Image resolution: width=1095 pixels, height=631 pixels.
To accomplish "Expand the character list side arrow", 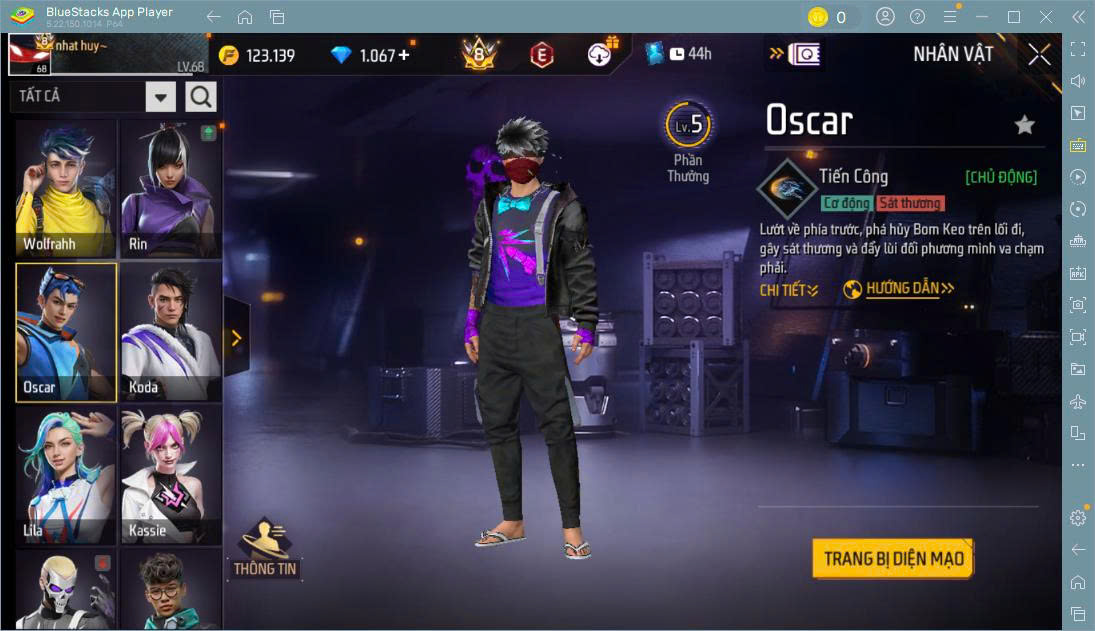I will pos(236,338).
